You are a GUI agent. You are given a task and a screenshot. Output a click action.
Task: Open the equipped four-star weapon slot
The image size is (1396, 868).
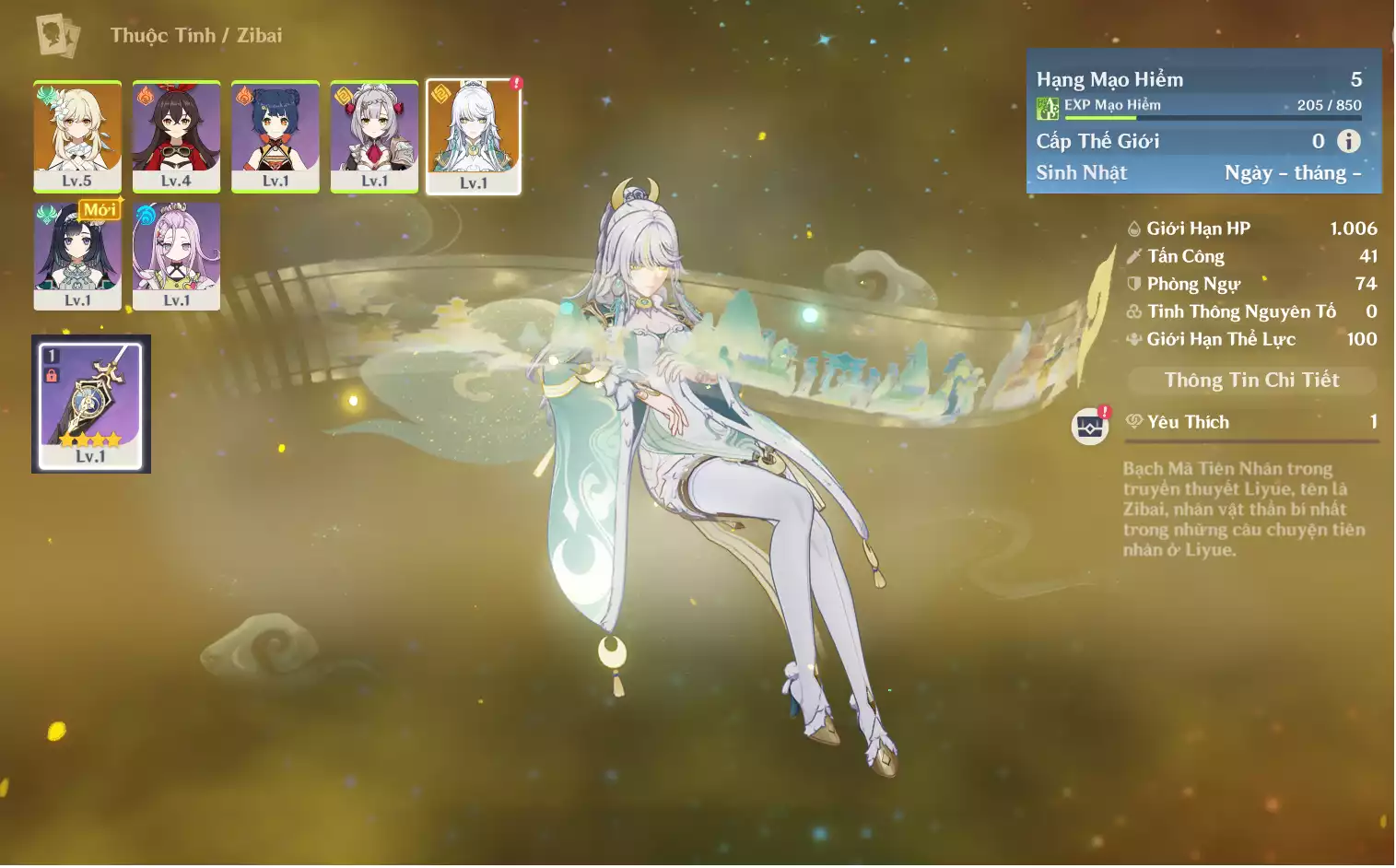tap(90, 404)
